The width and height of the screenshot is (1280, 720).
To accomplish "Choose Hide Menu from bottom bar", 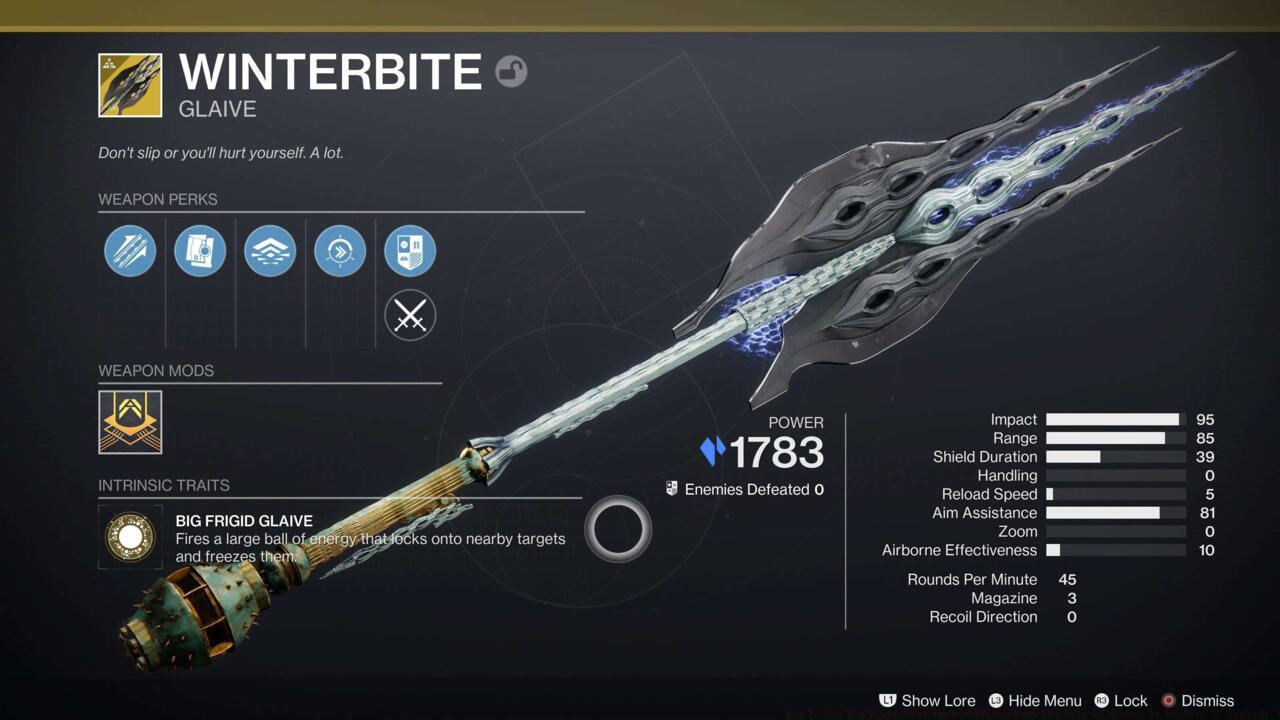I will [x=1044, y=701].
